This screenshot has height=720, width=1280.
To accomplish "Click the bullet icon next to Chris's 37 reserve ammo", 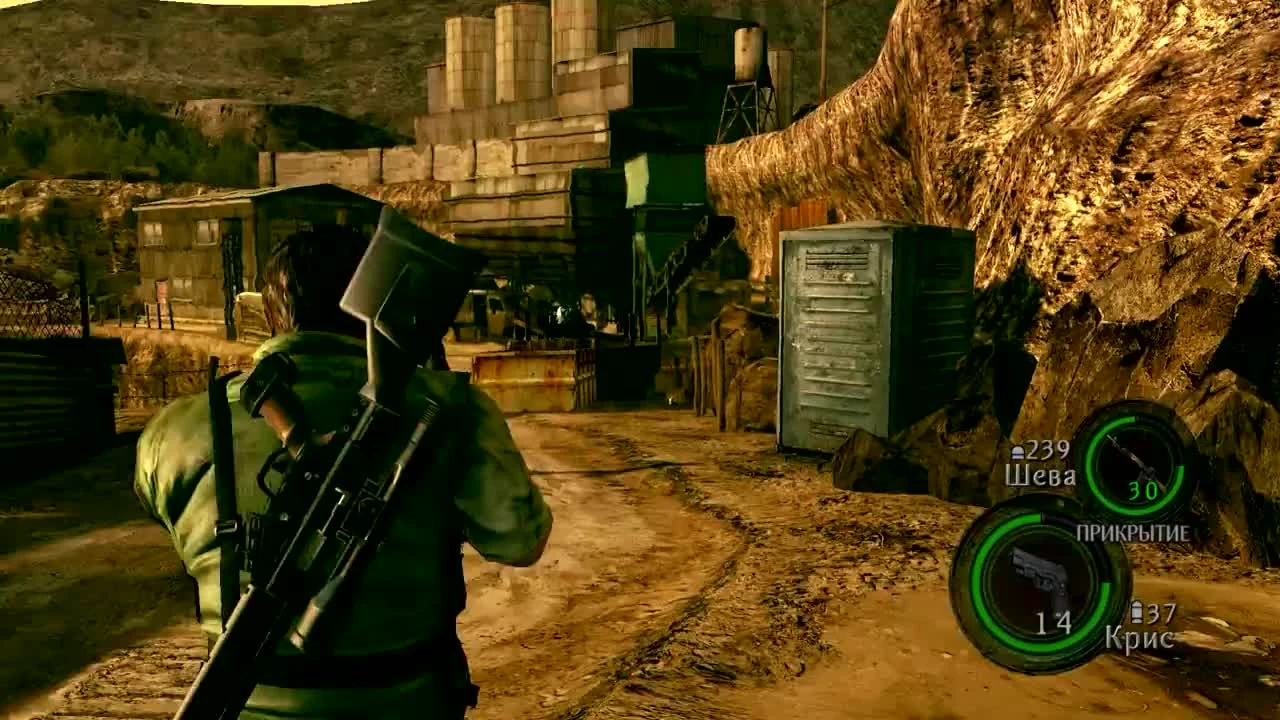I will click(1139, 612).
